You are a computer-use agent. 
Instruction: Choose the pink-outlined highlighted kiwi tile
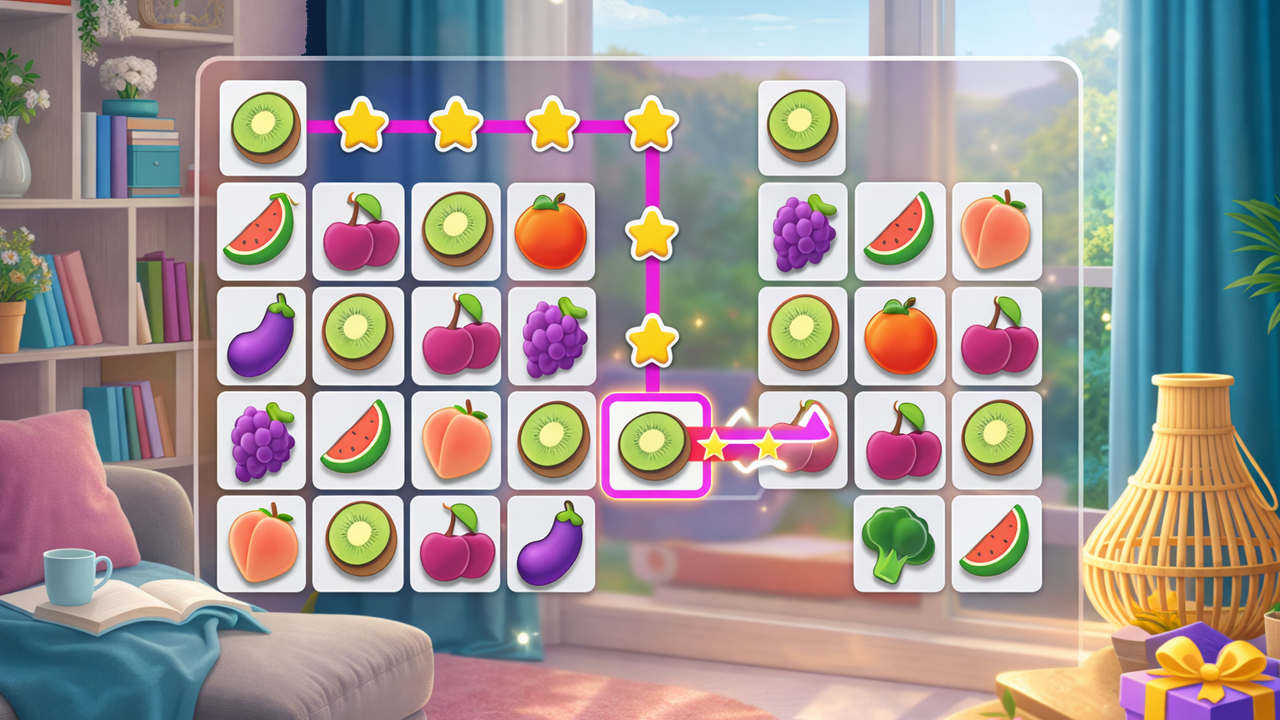click(x=655, y=445)
